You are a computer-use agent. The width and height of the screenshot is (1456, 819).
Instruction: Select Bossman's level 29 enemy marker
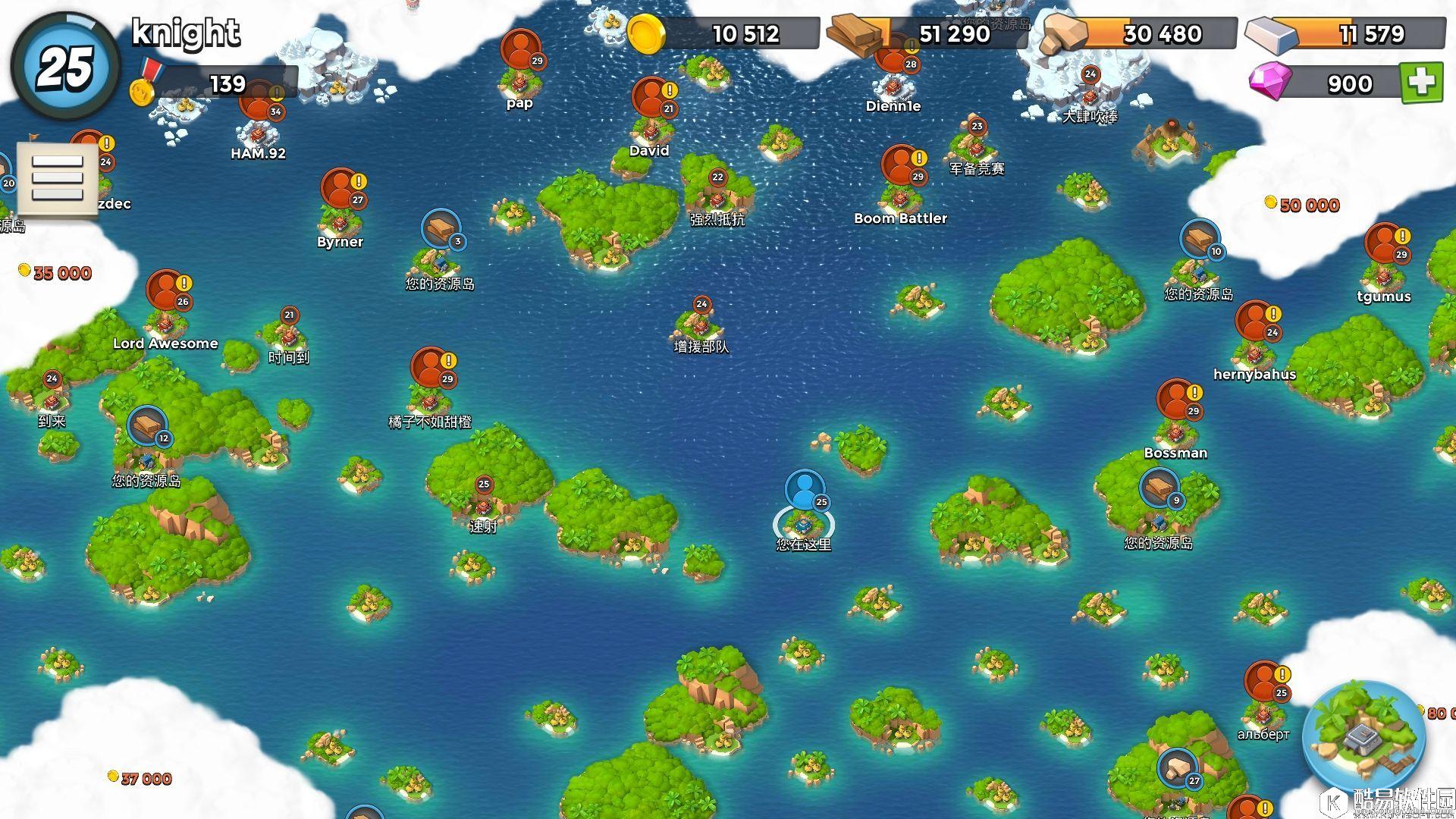[x=1176, y=400]
